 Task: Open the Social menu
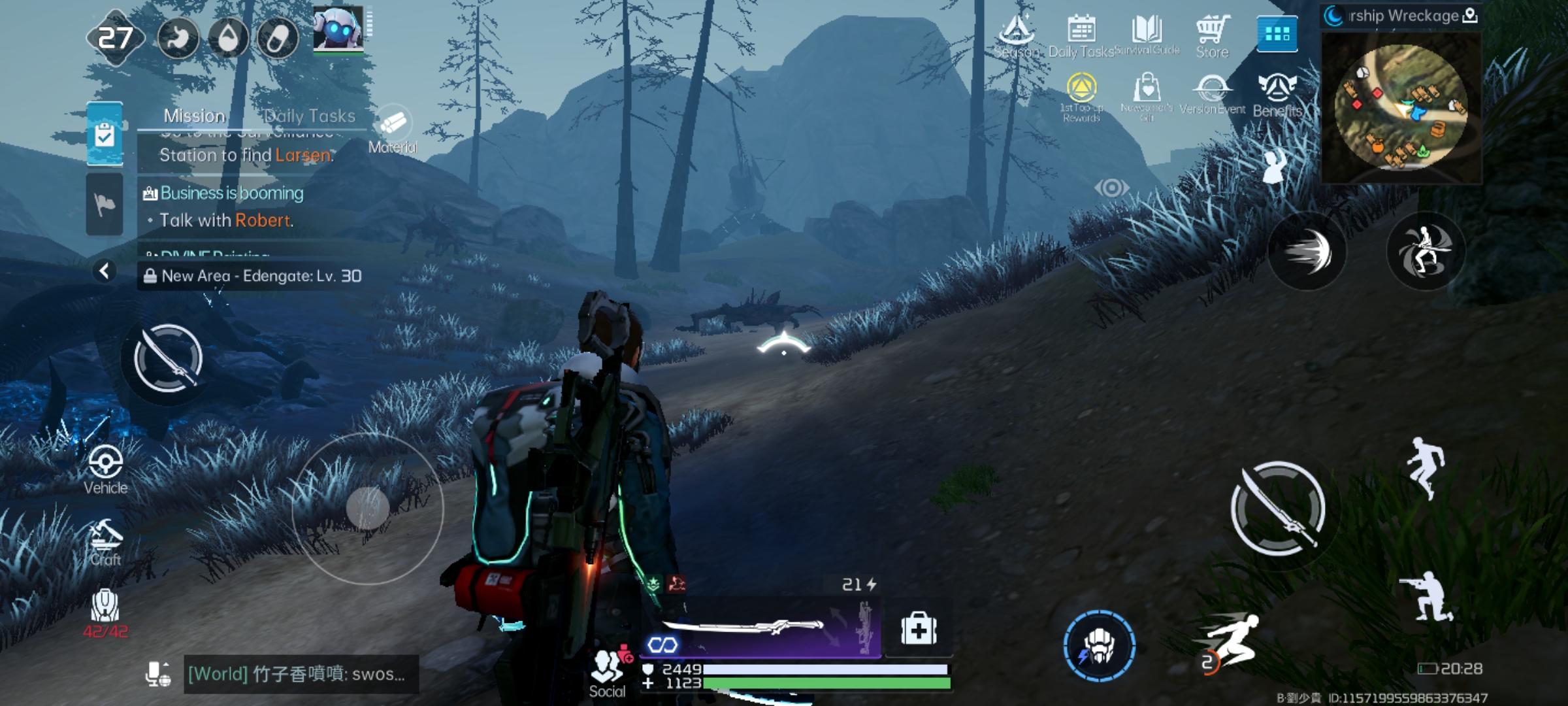(x=608, y=673)
